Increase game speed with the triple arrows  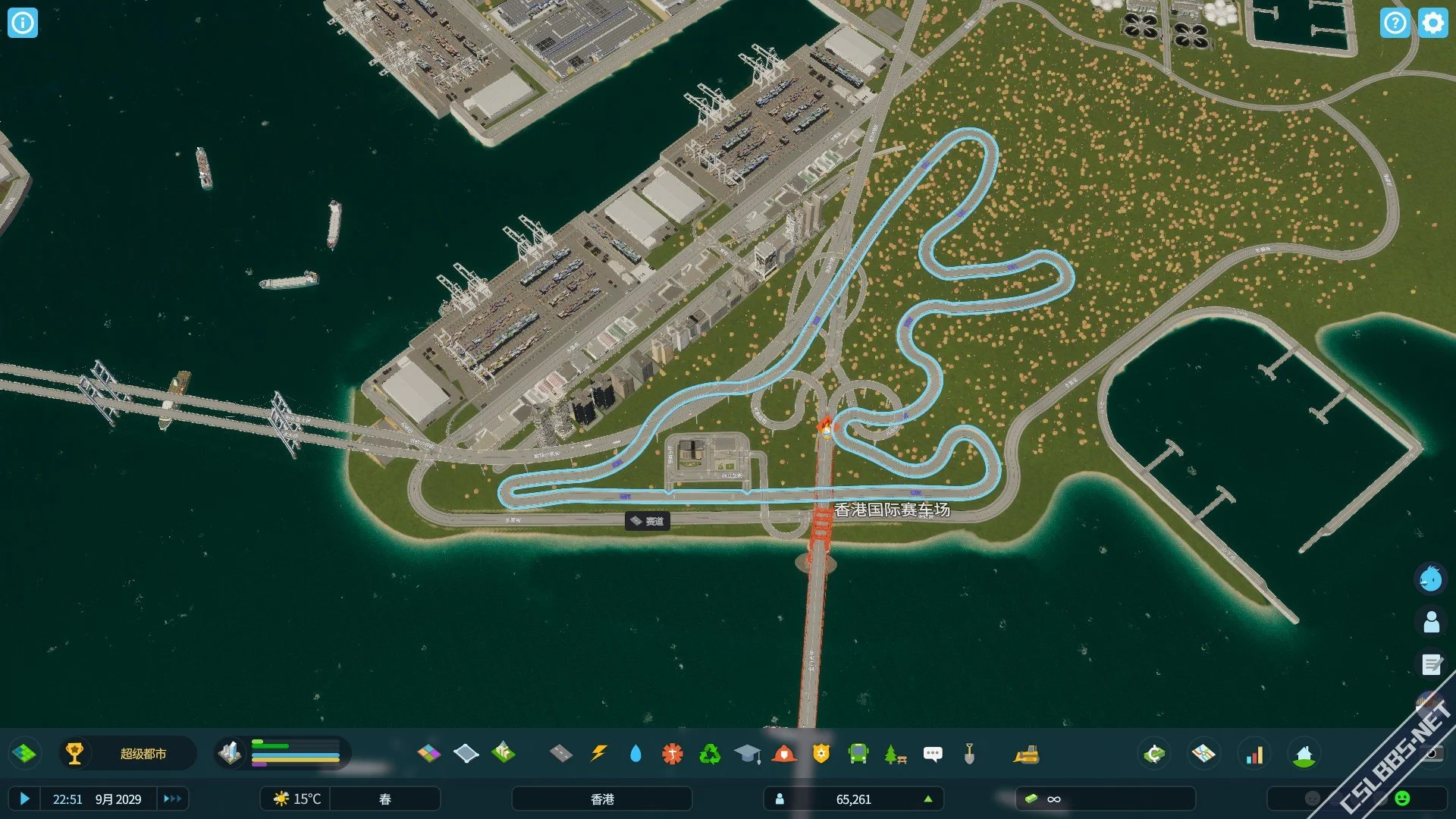tap(172, 799)
